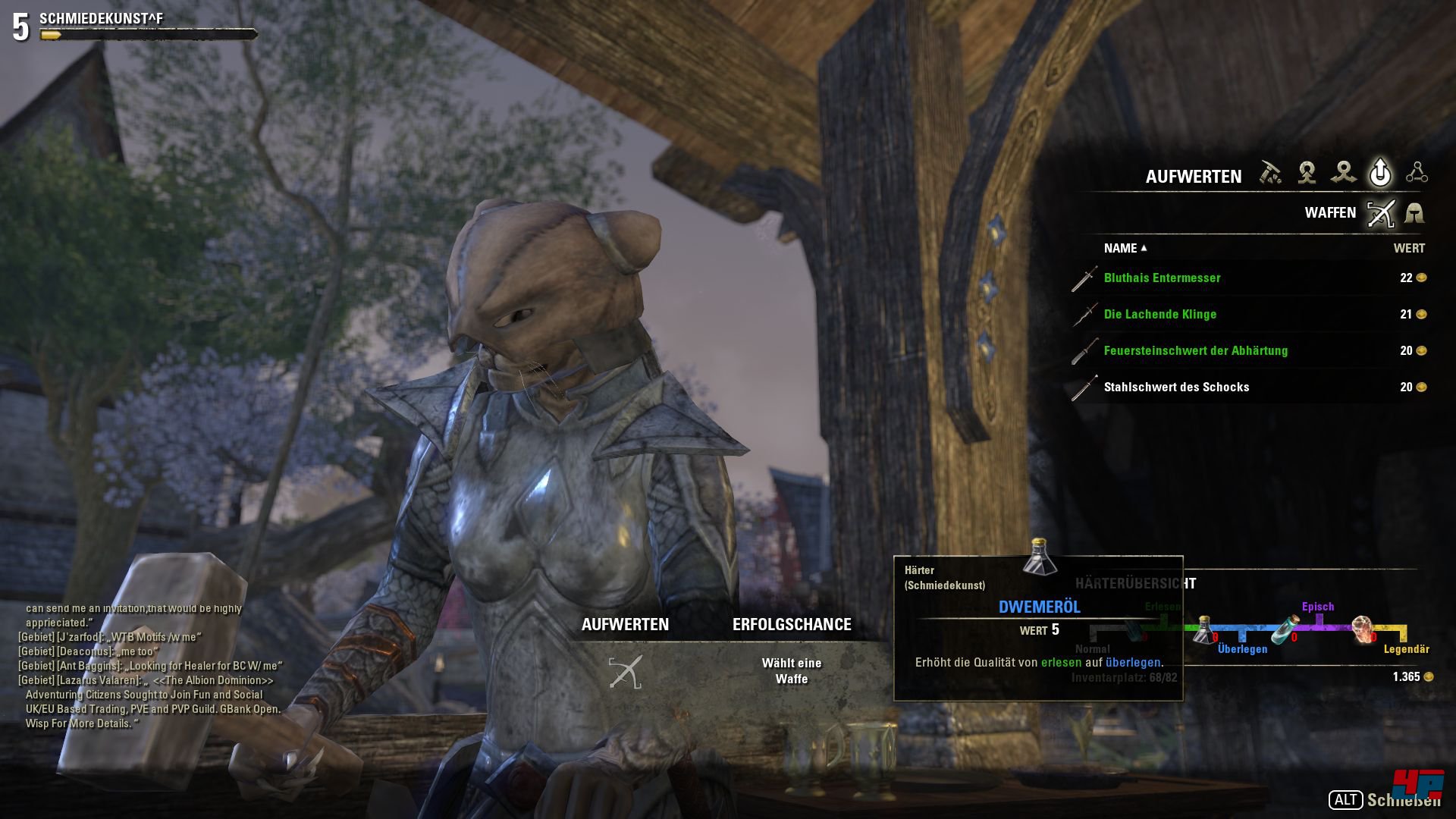Open the refinement tab with pickaxe icon
Image resolution: width=1456 pixels, height=819 pixels.
1270,173
